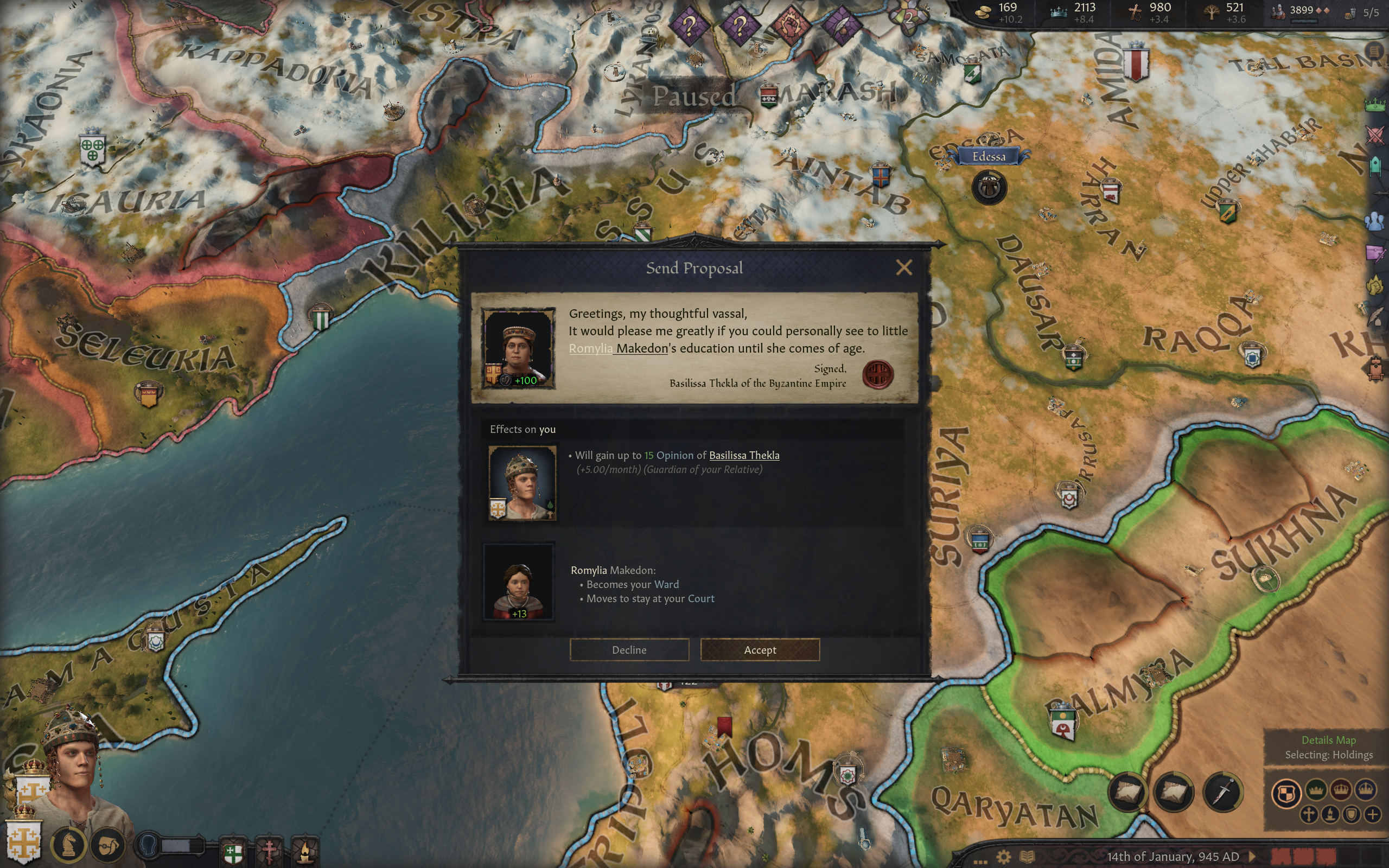Screen dimensions: 1389x868
Task: Close the Send Proposal window
Action: [x=904, y=267]
